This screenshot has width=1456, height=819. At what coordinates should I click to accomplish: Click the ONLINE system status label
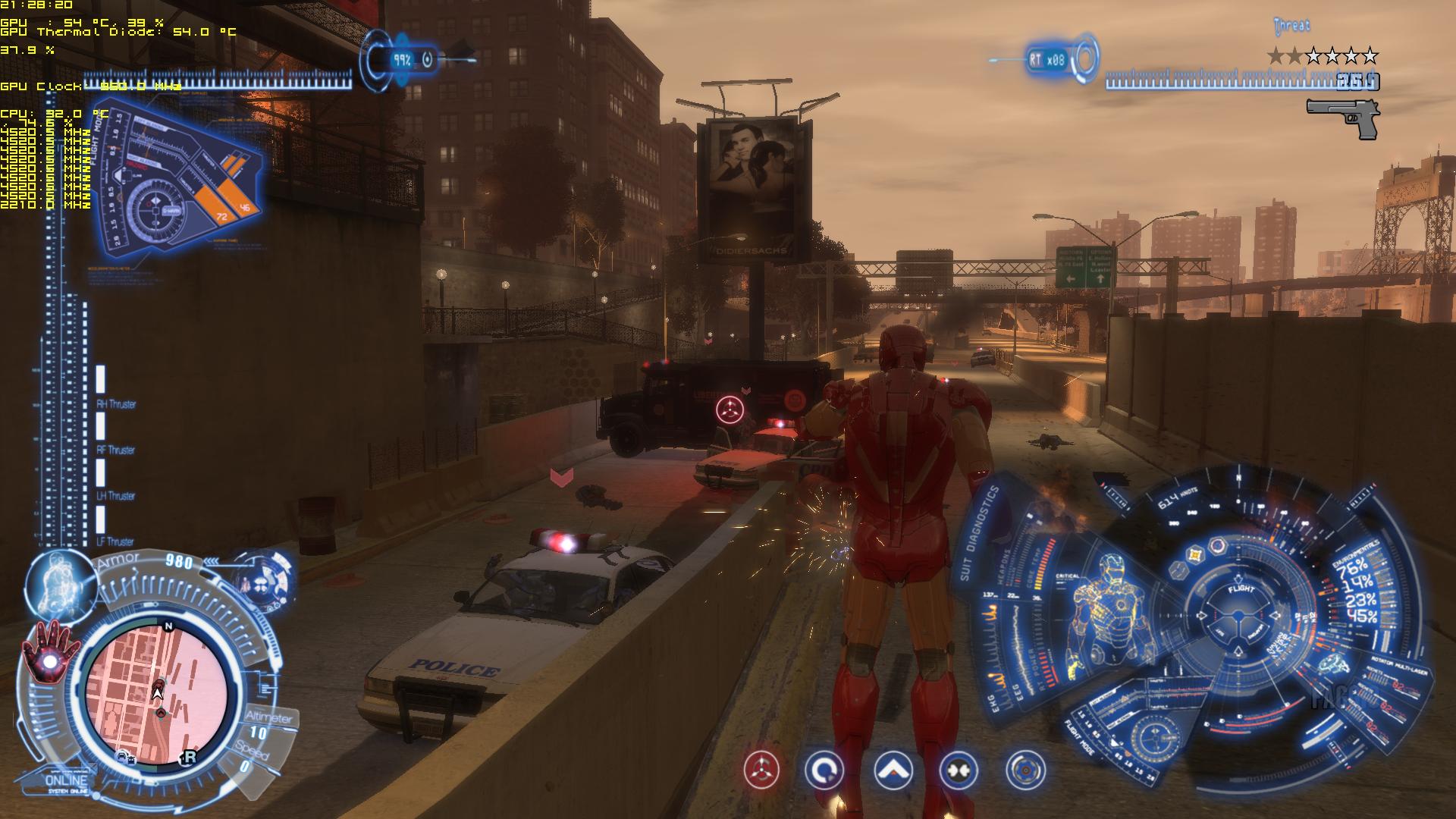[x=66, y=782]
